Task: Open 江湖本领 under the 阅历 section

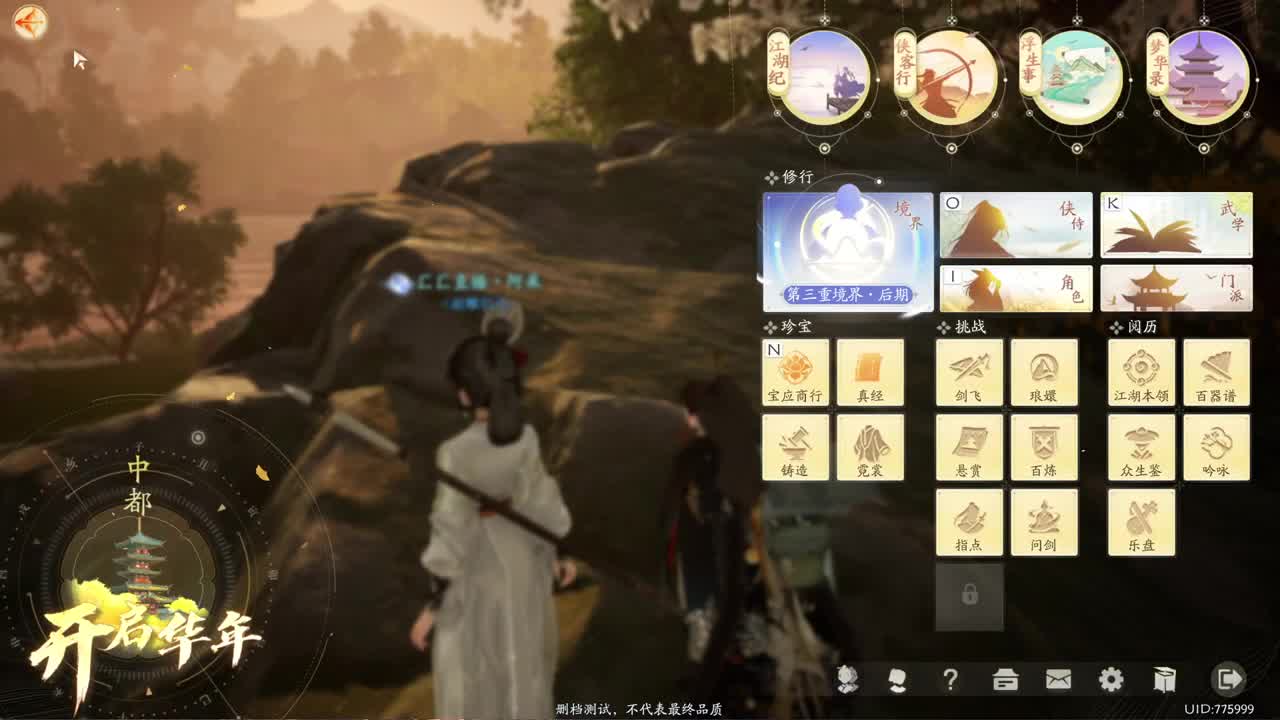Action: (x=1142, y=372)
